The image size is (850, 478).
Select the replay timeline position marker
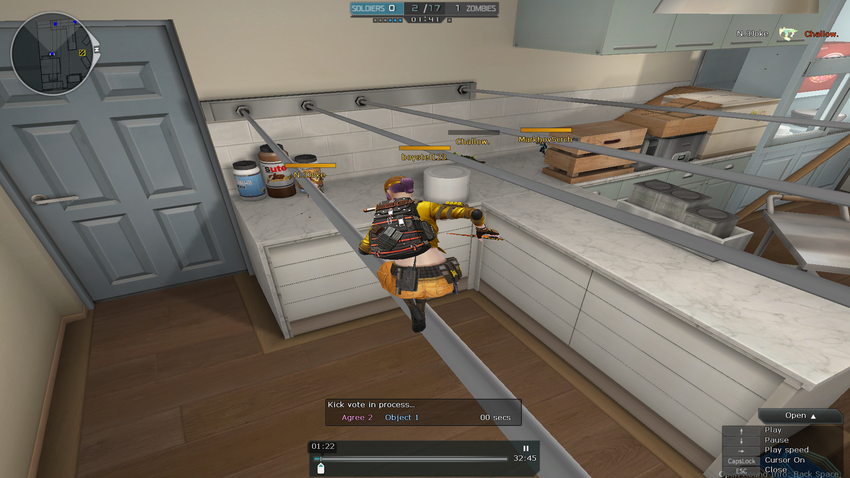click(320, 467)
